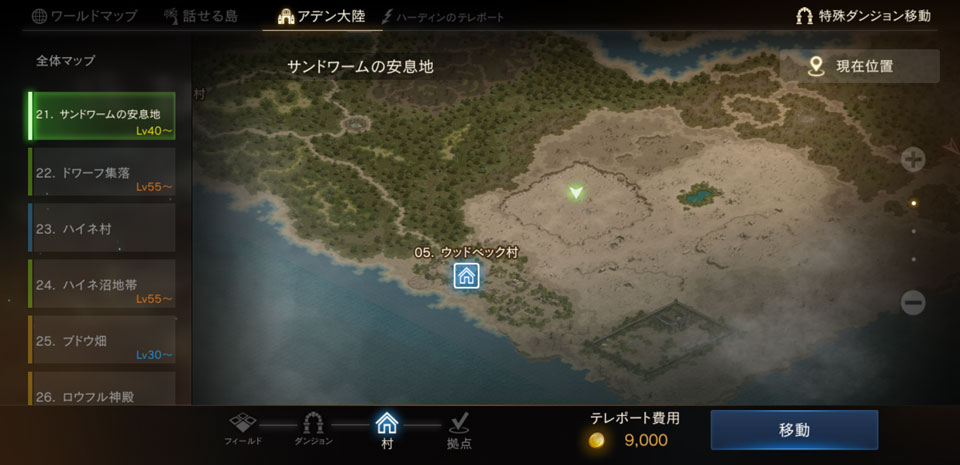Select 21. サンドワームの安息地 from list
This screenshot has width=960, height=465.
[101, 117]
